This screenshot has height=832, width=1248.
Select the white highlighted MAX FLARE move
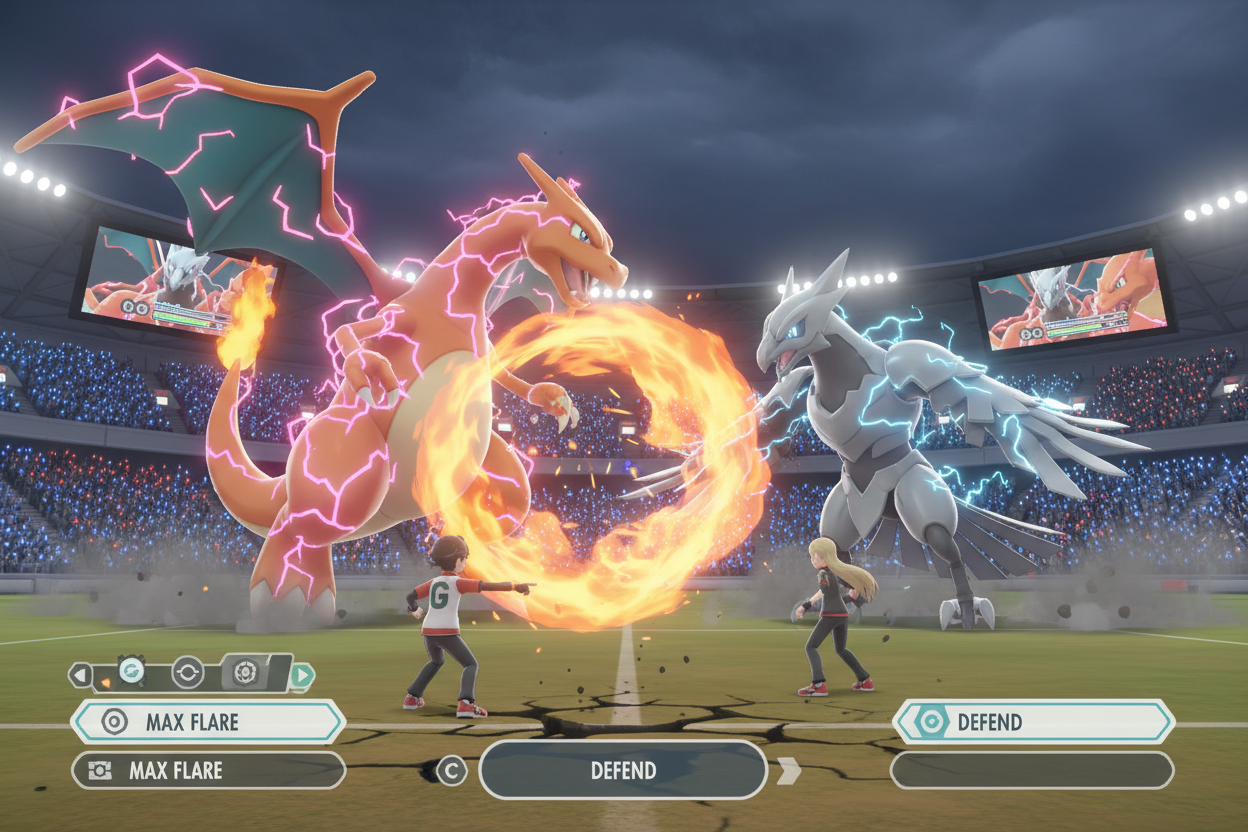[208, 722]
